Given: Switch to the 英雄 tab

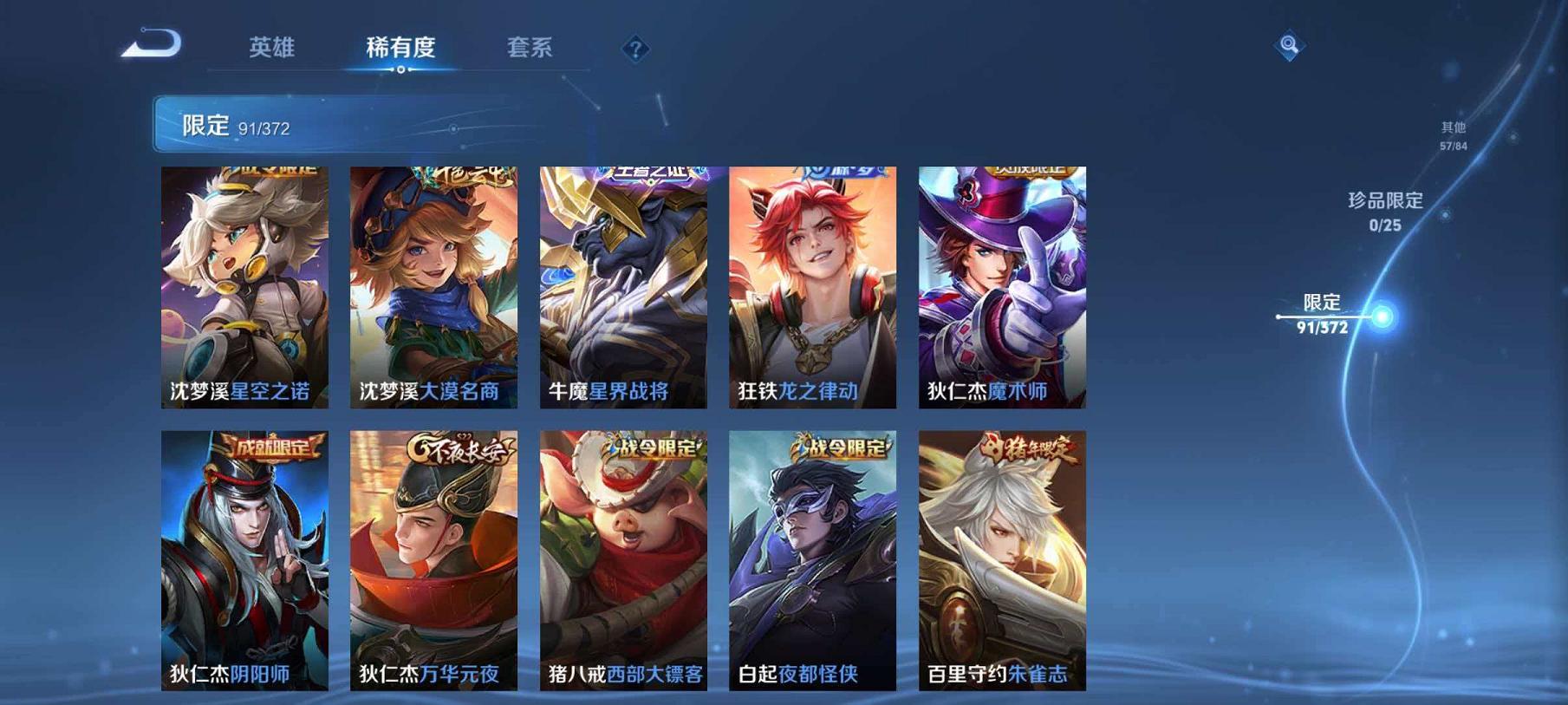Looking at the screenshot, I should click(271, 49).
